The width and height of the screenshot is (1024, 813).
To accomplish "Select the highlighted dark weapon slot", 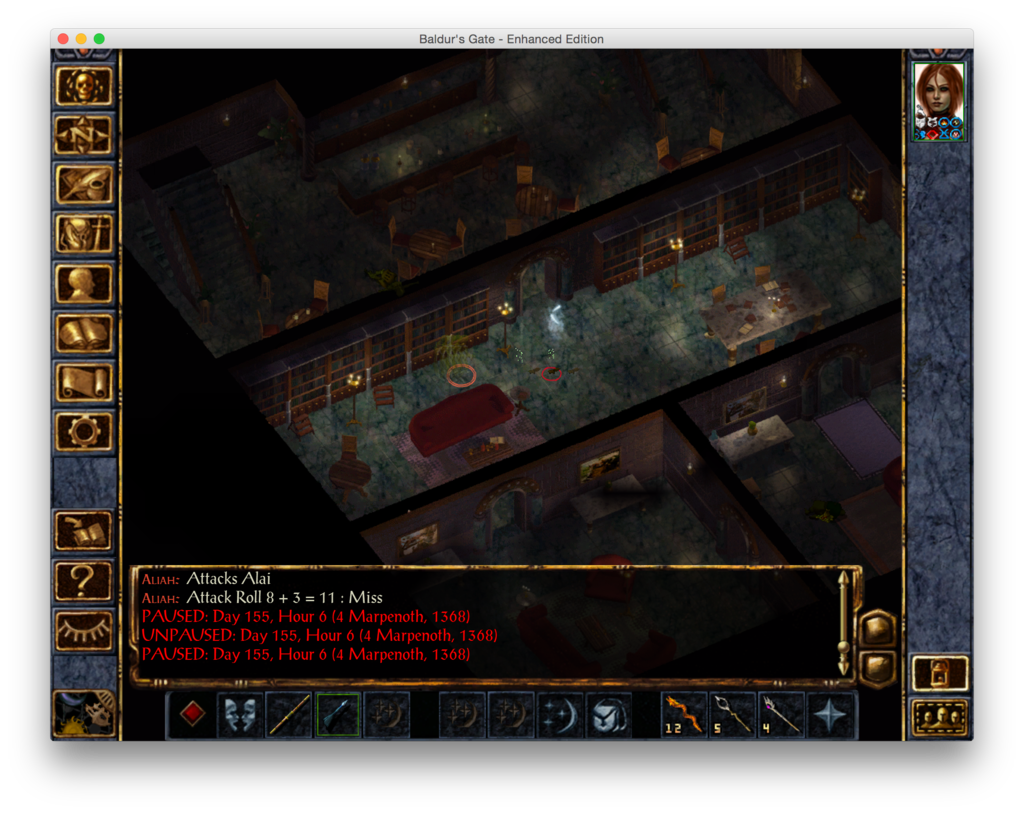I will (338, 715).
